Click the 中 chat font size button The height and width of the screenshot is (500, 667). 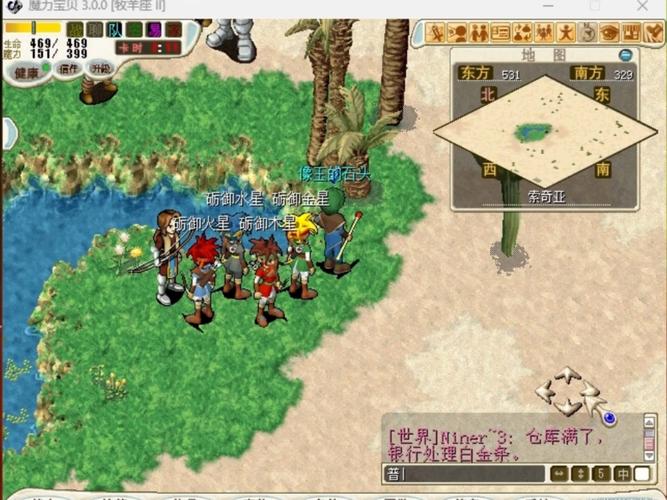click(x=623, y=473)
